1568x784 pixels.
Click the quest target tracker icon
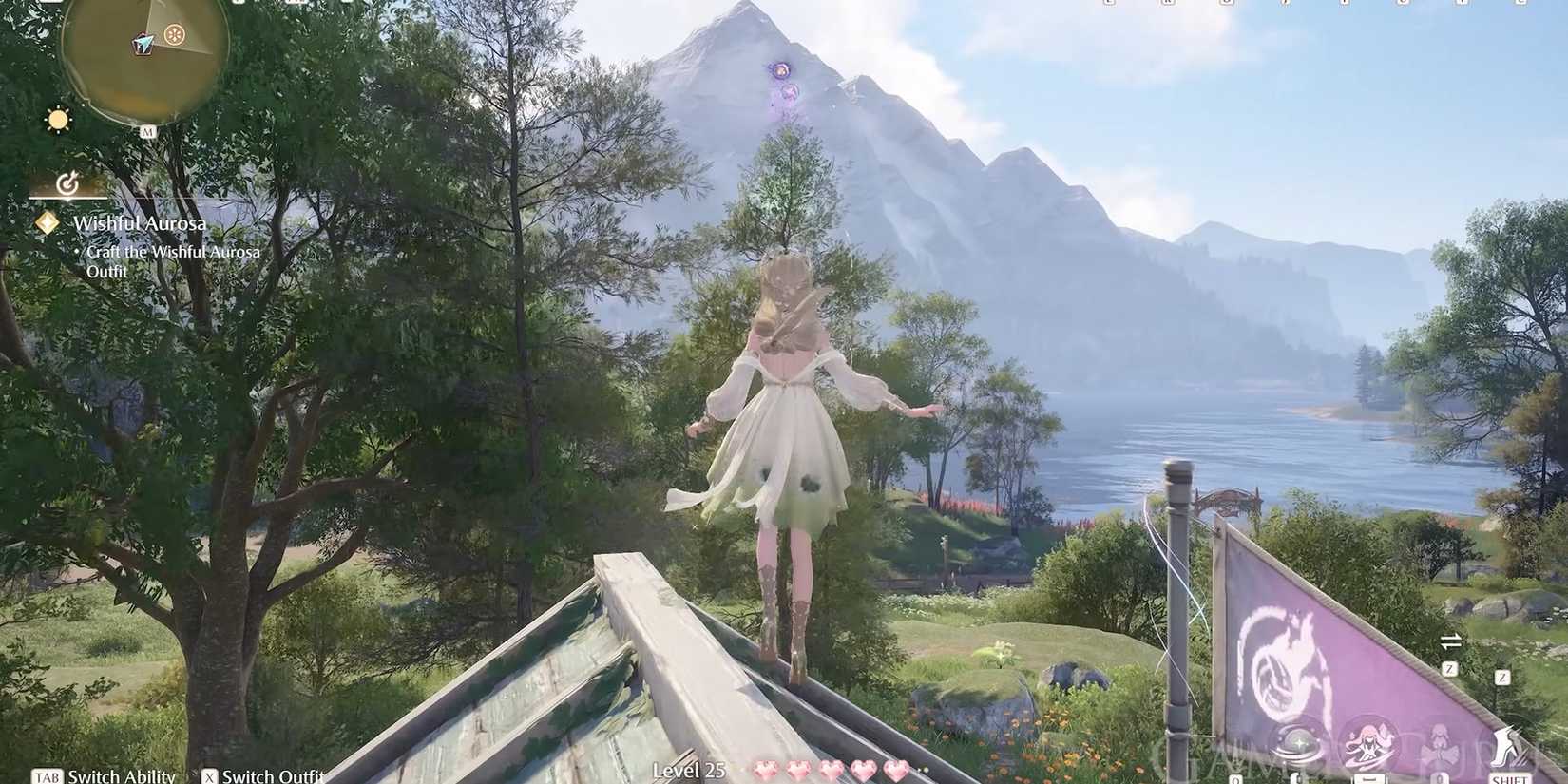tap(67, 182)
